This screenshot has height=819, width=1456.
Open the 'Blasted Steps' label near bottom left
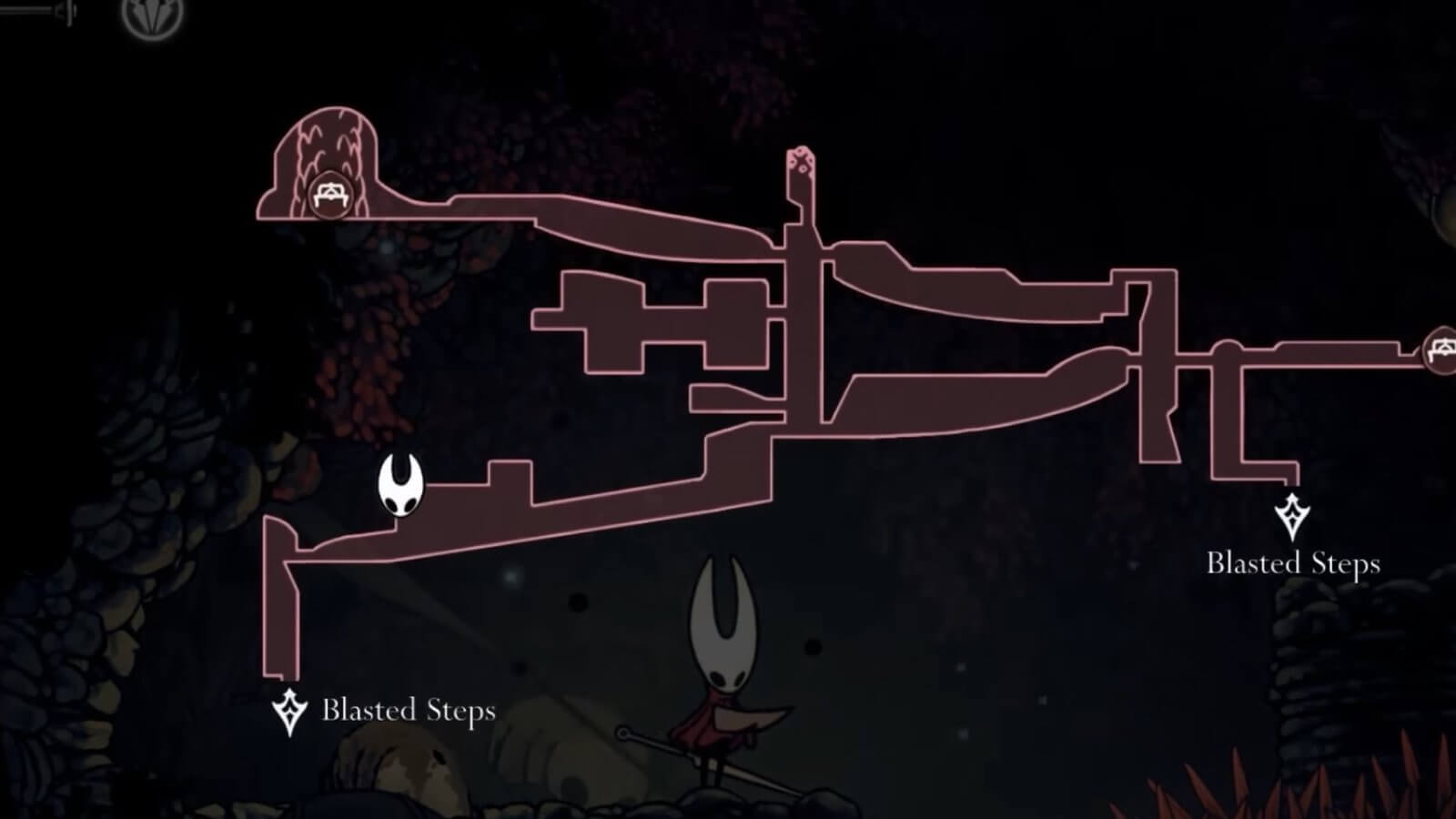pos(410,713)
